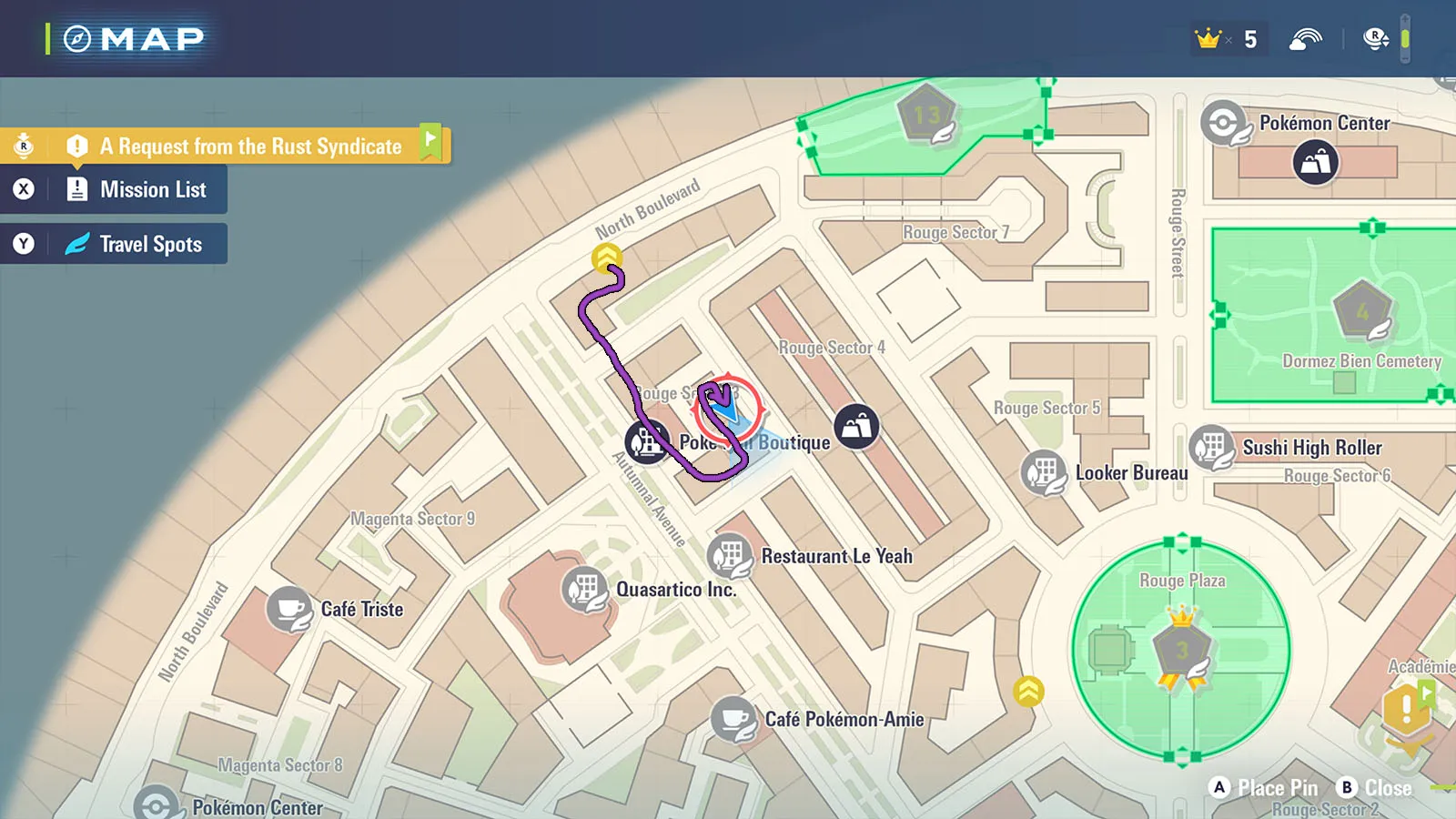Choose the Café Triste cup marker
The width and height of the screenshot is (1456, 819).
tap(289, 609)
